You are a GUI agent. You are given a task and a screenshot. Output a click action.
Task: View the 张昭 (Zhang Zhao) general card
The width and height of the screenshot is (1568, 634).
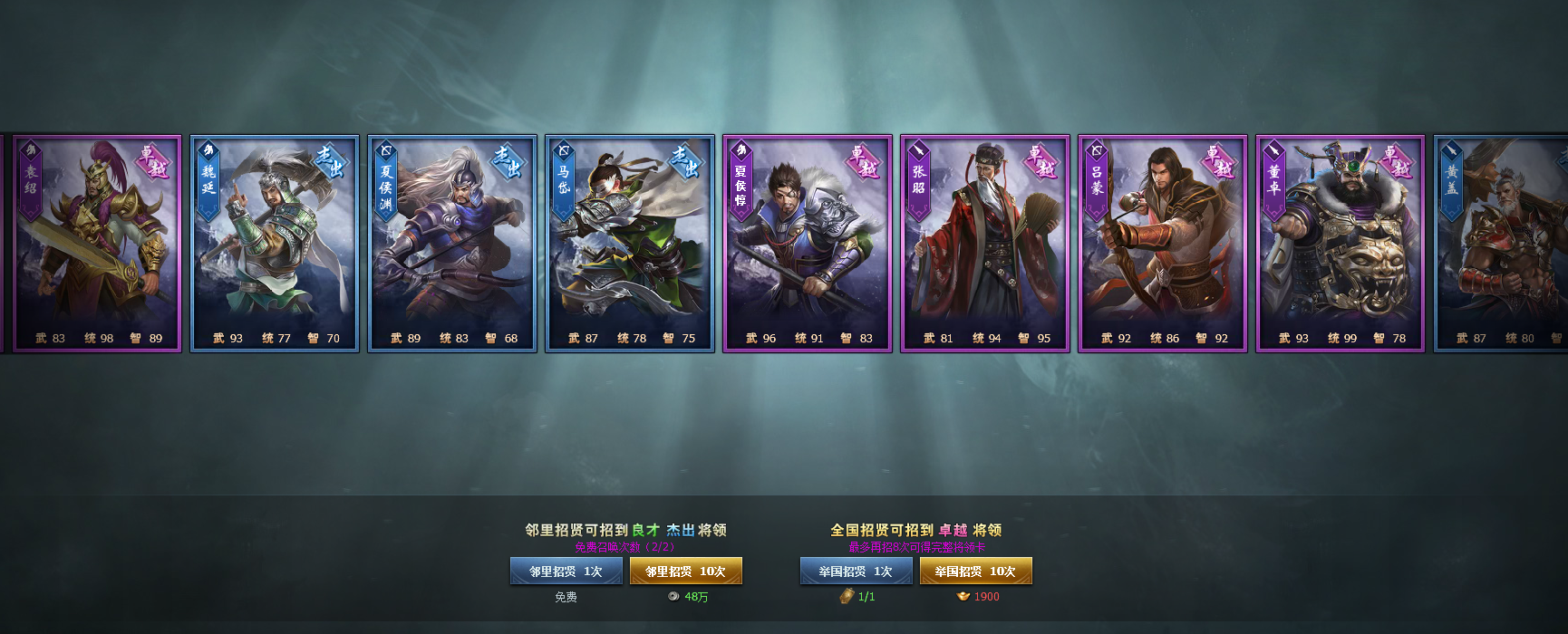pos(985,244)
